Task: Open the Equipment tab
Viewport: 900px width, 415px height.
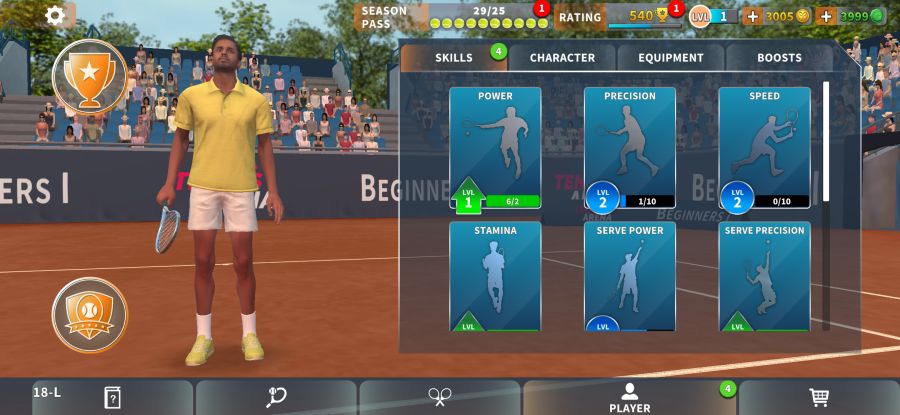Action: tap(671, 58)
